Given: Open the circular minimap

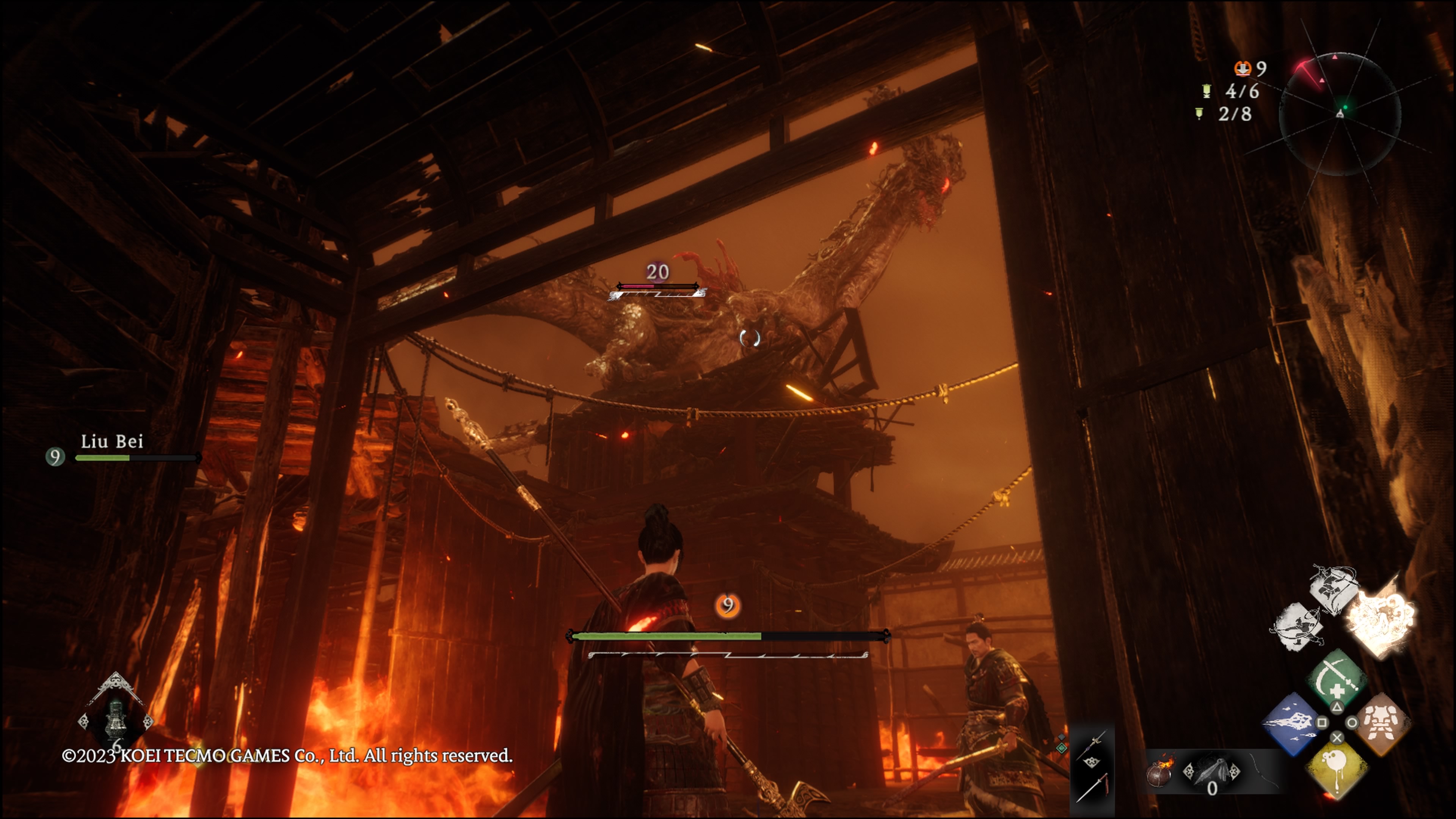Looking at the screenshot, I should point(1340,113).
